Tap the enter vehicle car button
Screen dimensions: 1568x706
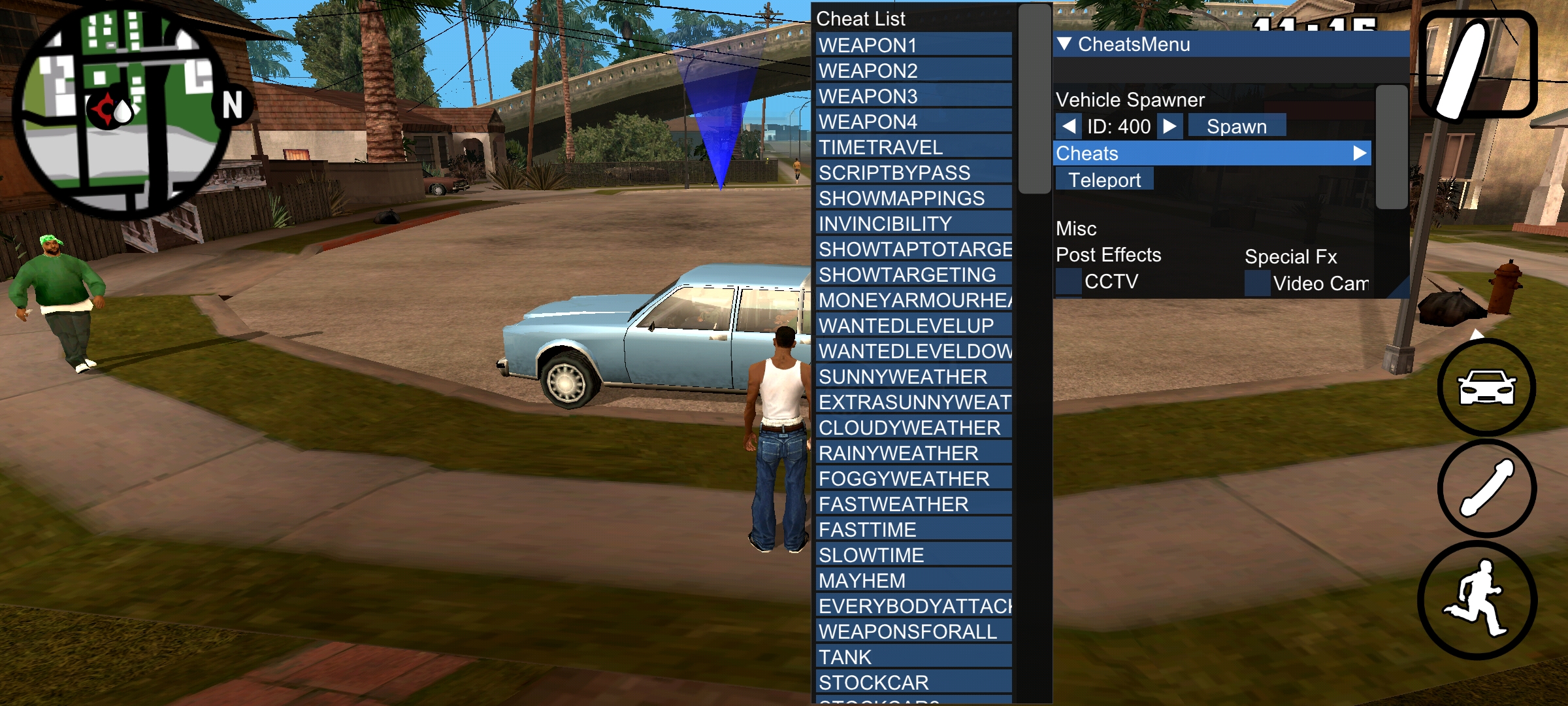coord(1486,388)
